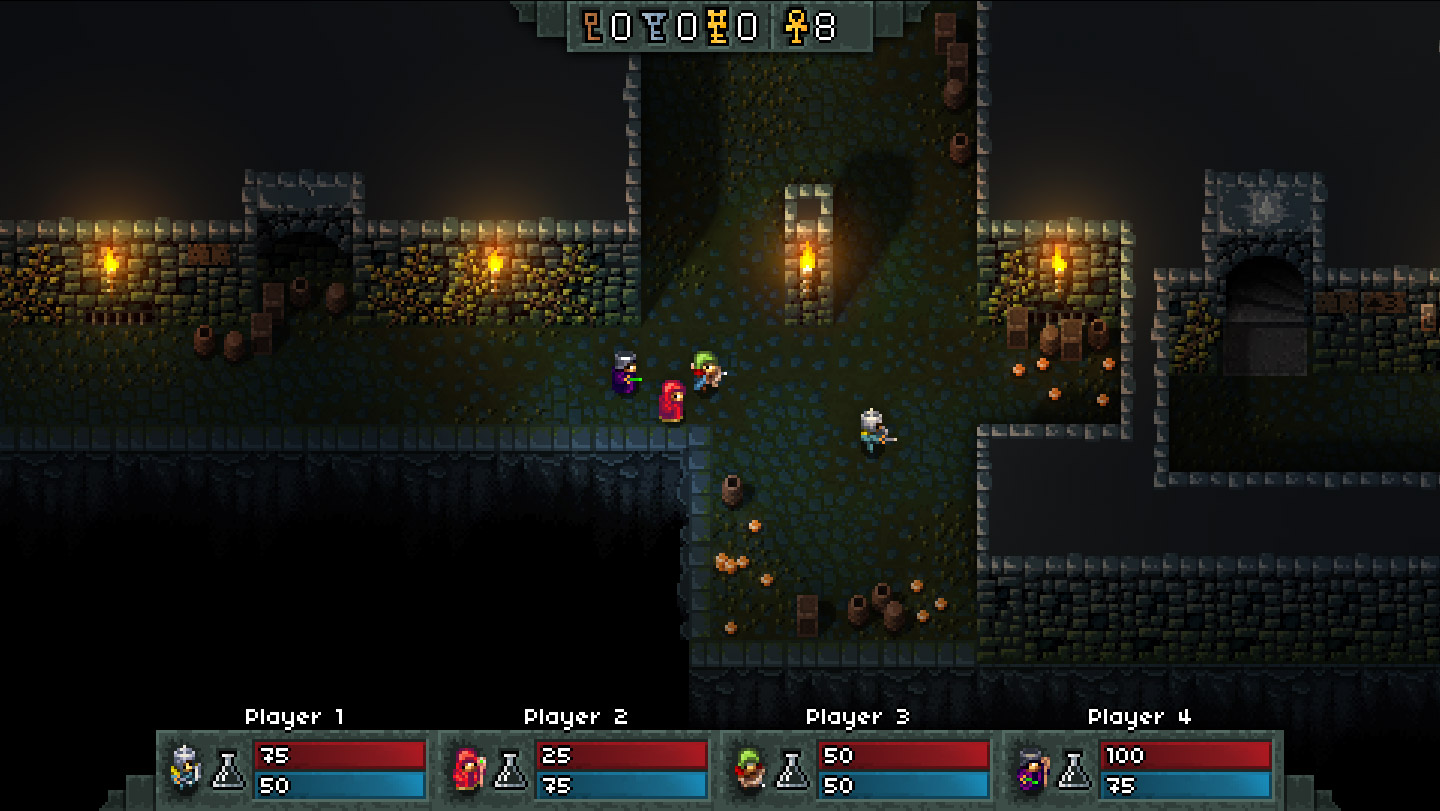Viewport: 1440px width, 811px height.
Task: Click Player 3's potion flask icon
Action: pos(793,769)
